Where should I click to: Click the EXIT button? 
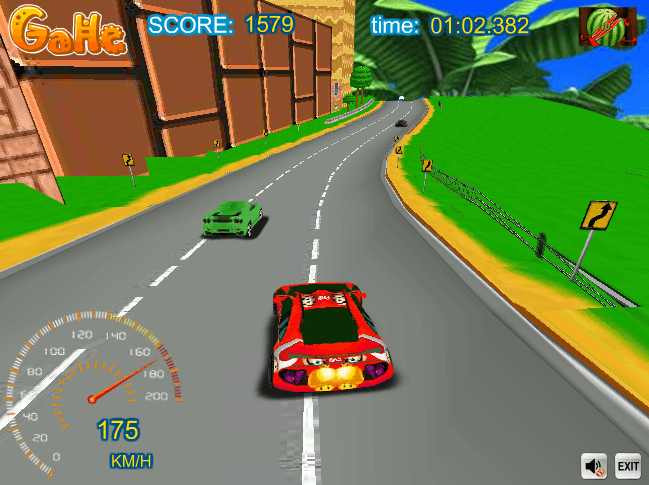[x=627, y=466]
